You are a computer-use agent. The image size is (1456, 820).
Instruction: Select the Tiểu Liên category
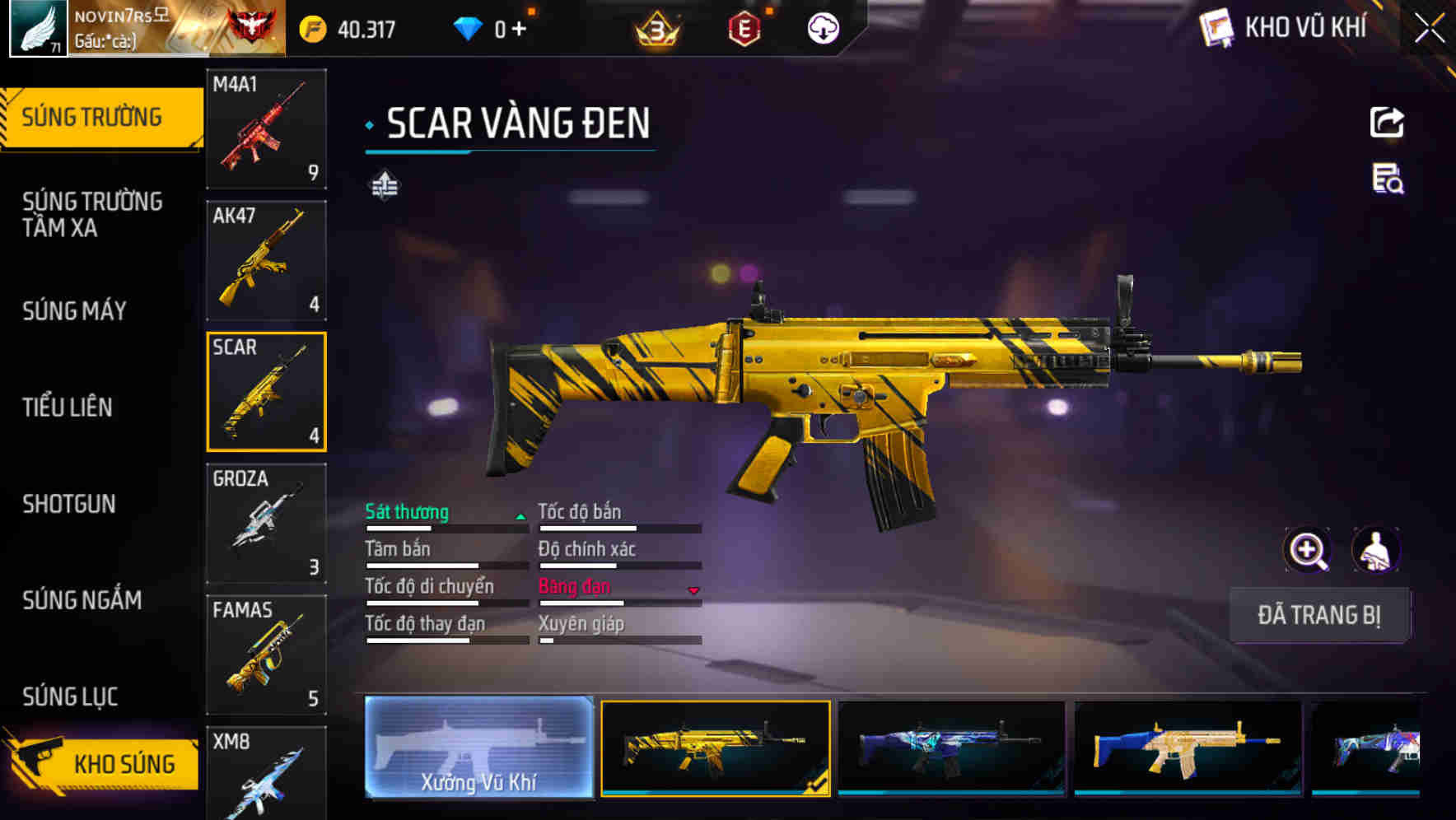68,407
